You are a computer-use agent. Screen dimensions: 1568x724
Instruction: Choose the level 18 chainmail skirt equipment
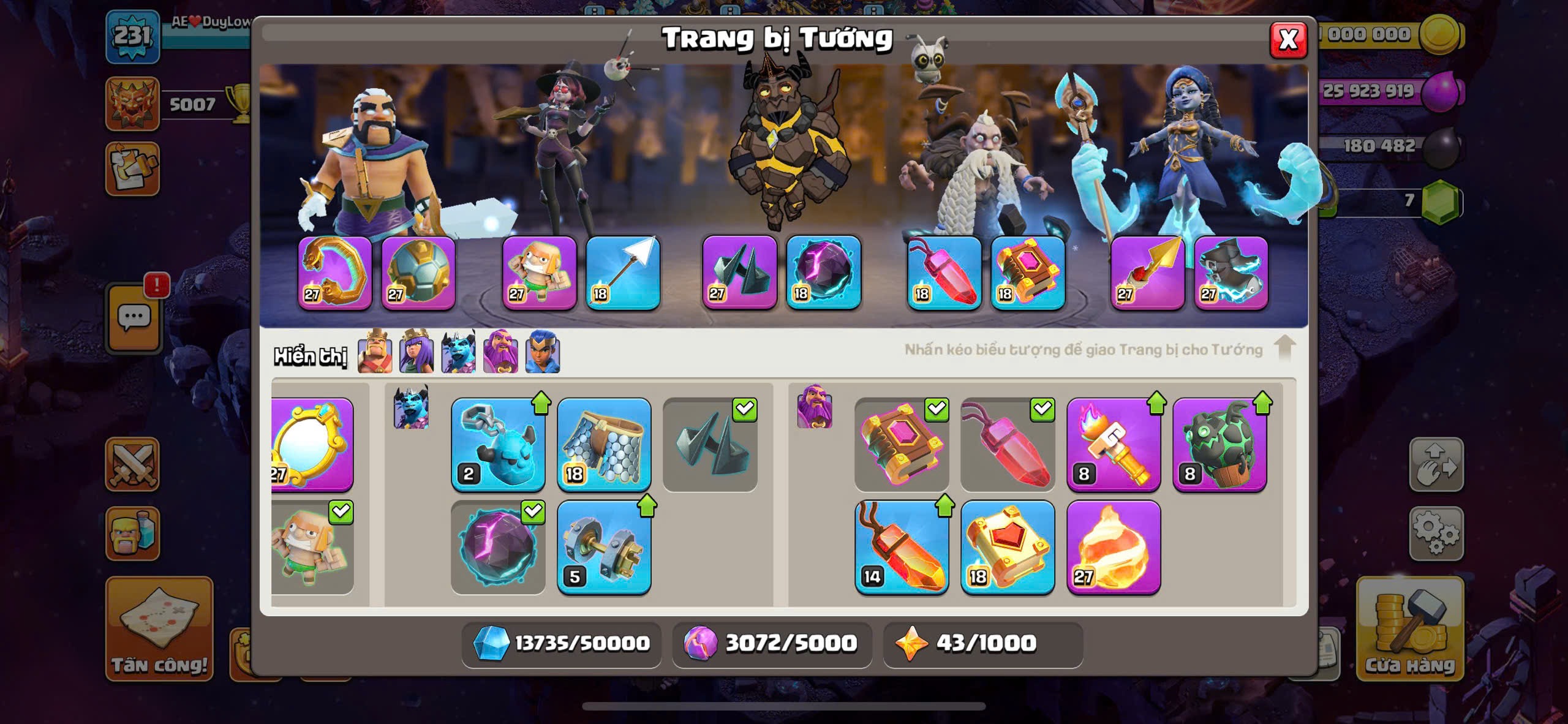click(604, 445)
